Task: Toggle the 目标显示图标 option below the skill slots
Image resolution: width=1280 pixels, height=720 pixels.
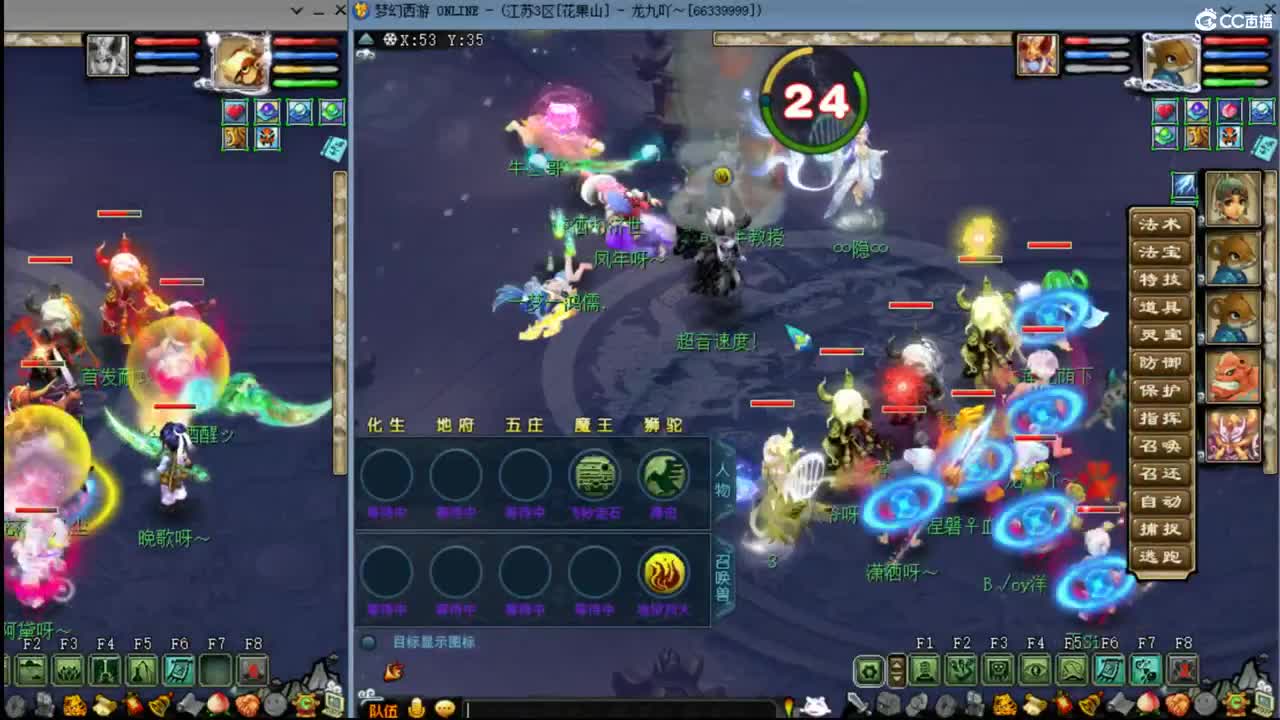Action: point(367,643)
